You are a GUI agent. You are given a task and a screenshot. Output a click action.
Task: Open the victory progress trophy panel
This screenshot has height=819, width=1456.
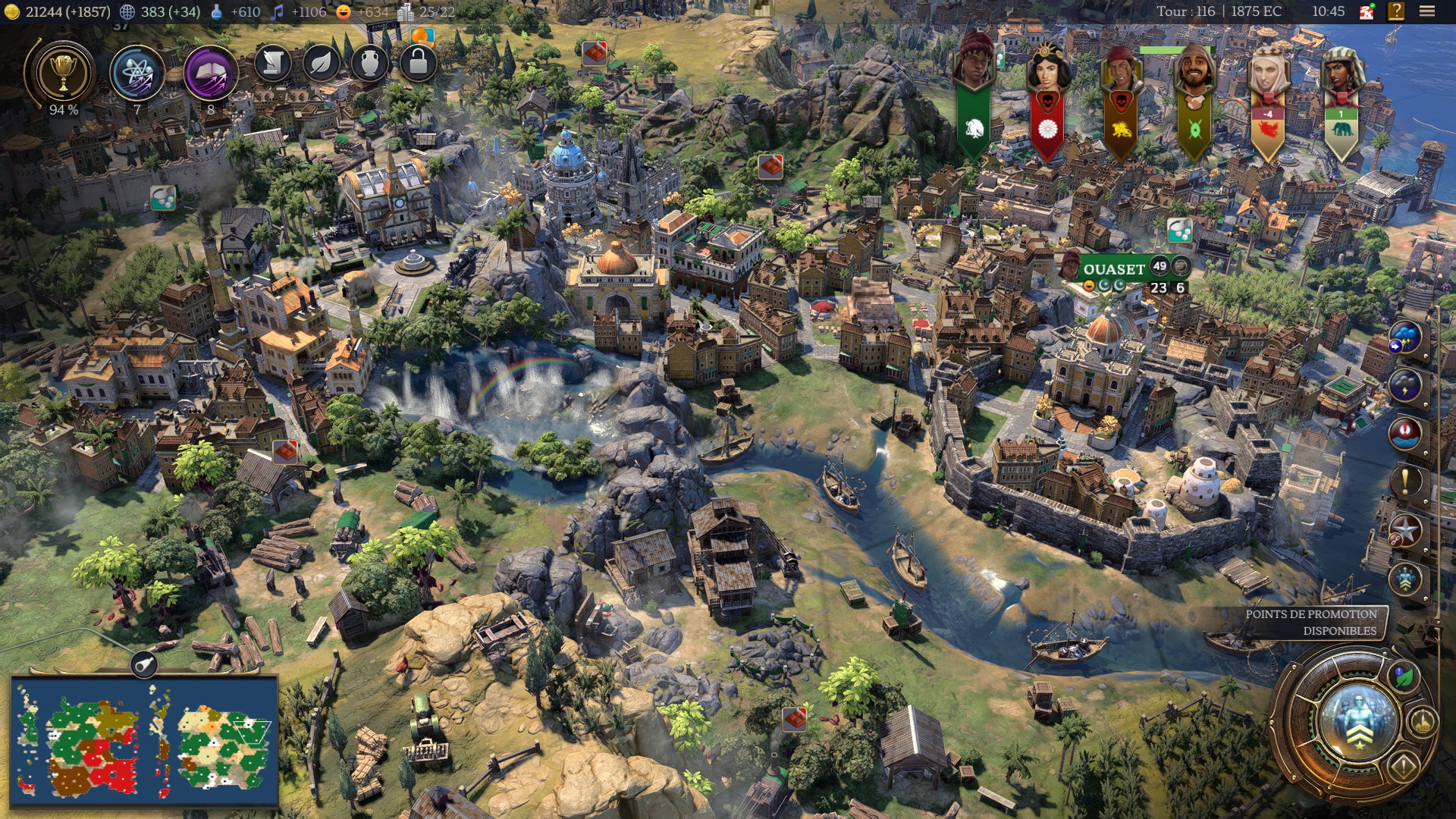click(63, 74)
